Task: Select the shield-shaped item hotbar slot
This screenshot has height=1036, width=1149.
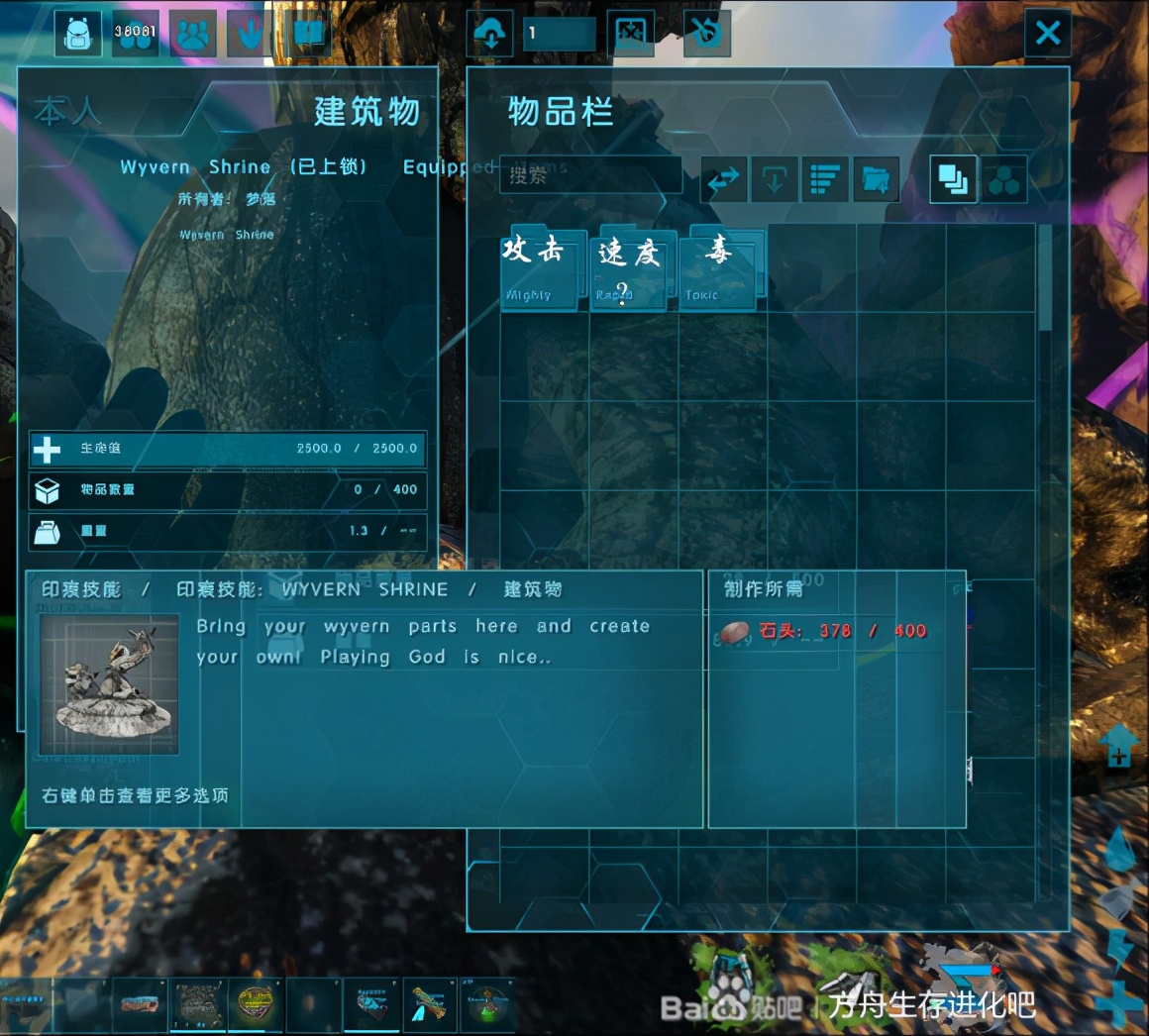Action: (x=256, y=1003)
